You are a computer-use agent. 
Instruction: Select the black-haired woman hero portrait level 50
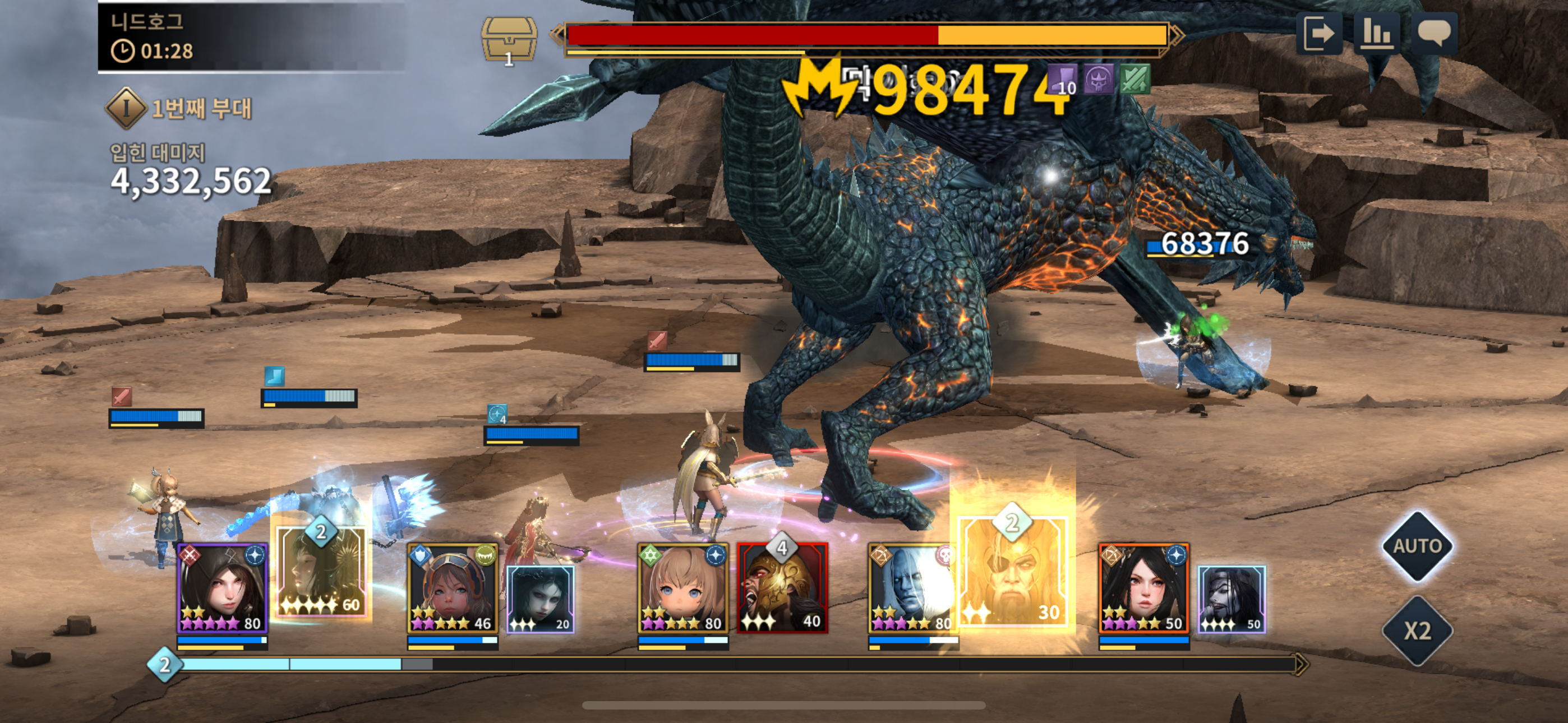click(1143, 588)
